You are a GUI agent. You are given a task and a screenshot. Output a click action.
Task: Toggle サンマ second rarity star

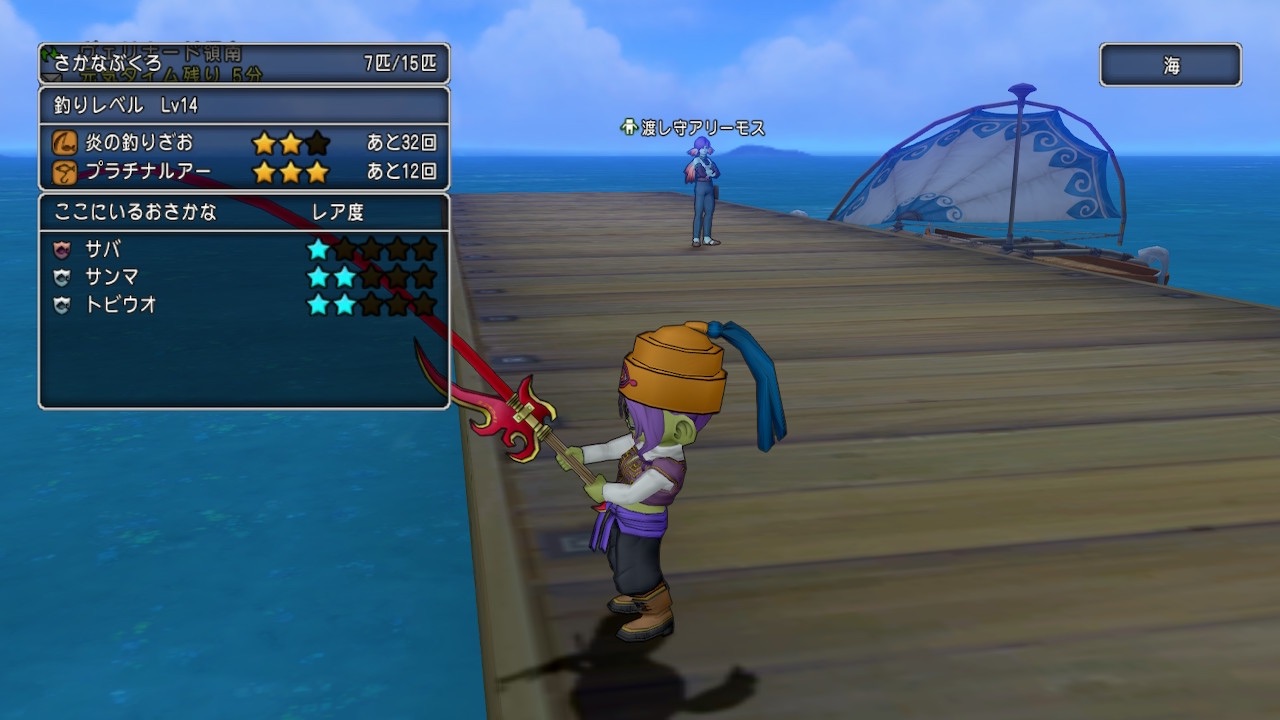pos(342,276)
